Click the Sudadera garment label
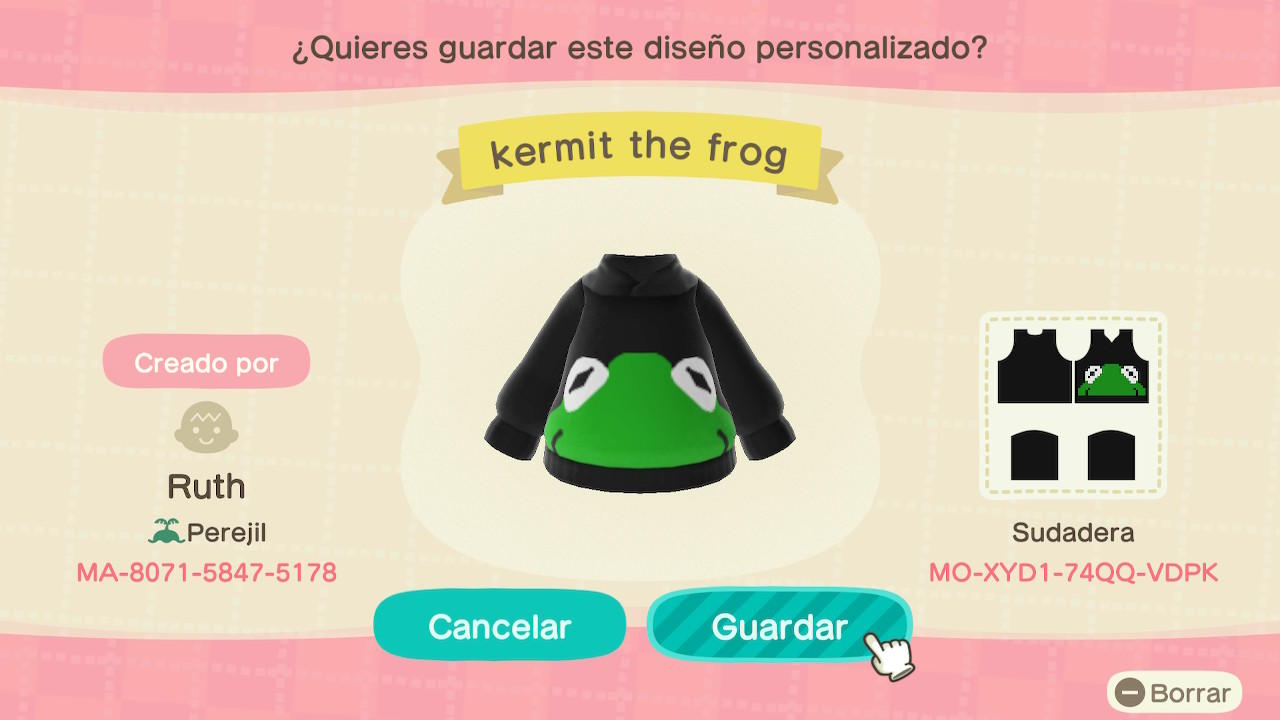Screen dimensions: 1280x720 (x=1071, y=532)
